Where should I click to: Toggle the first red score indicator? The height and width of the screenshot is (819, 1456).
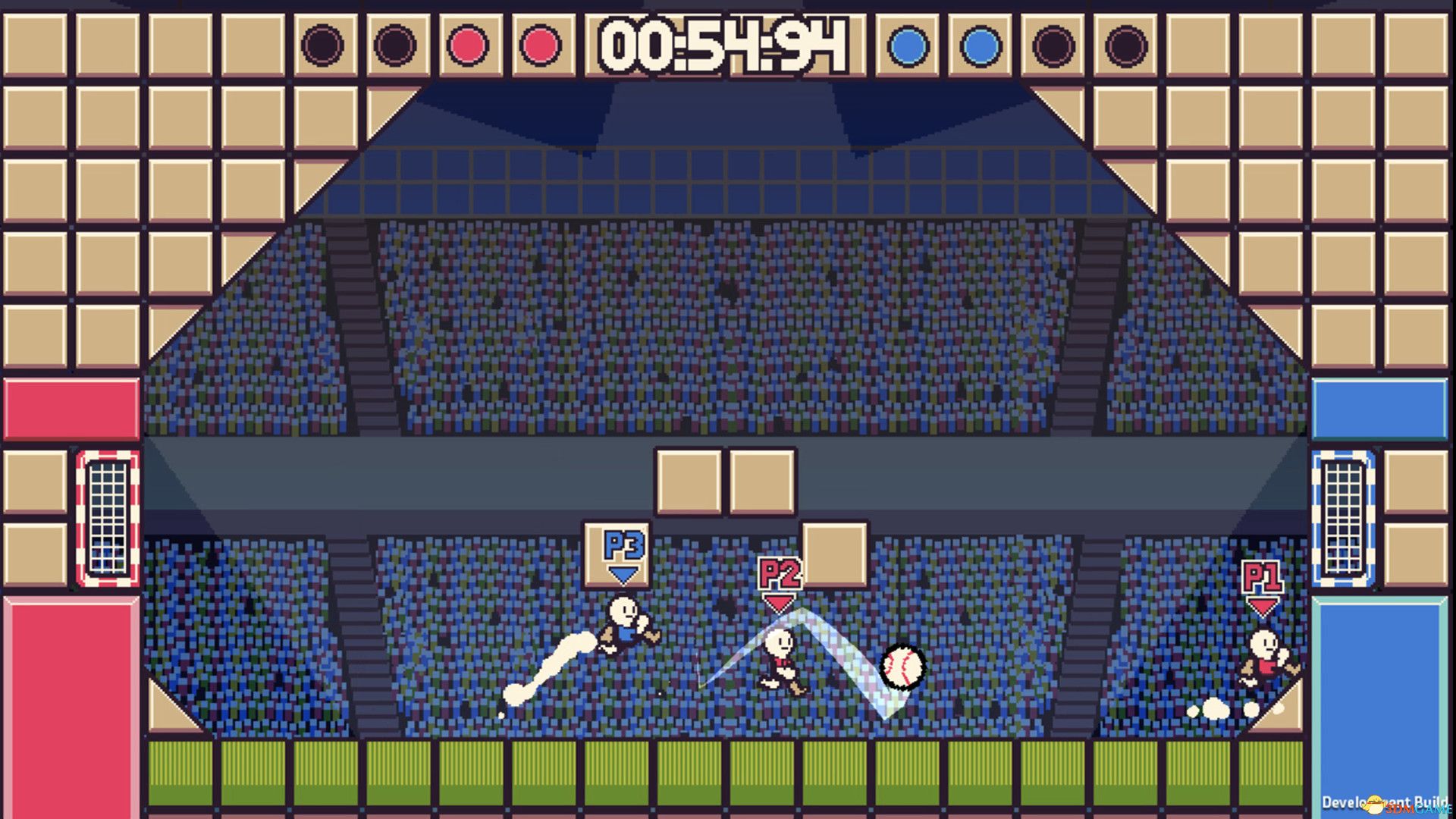468,45
